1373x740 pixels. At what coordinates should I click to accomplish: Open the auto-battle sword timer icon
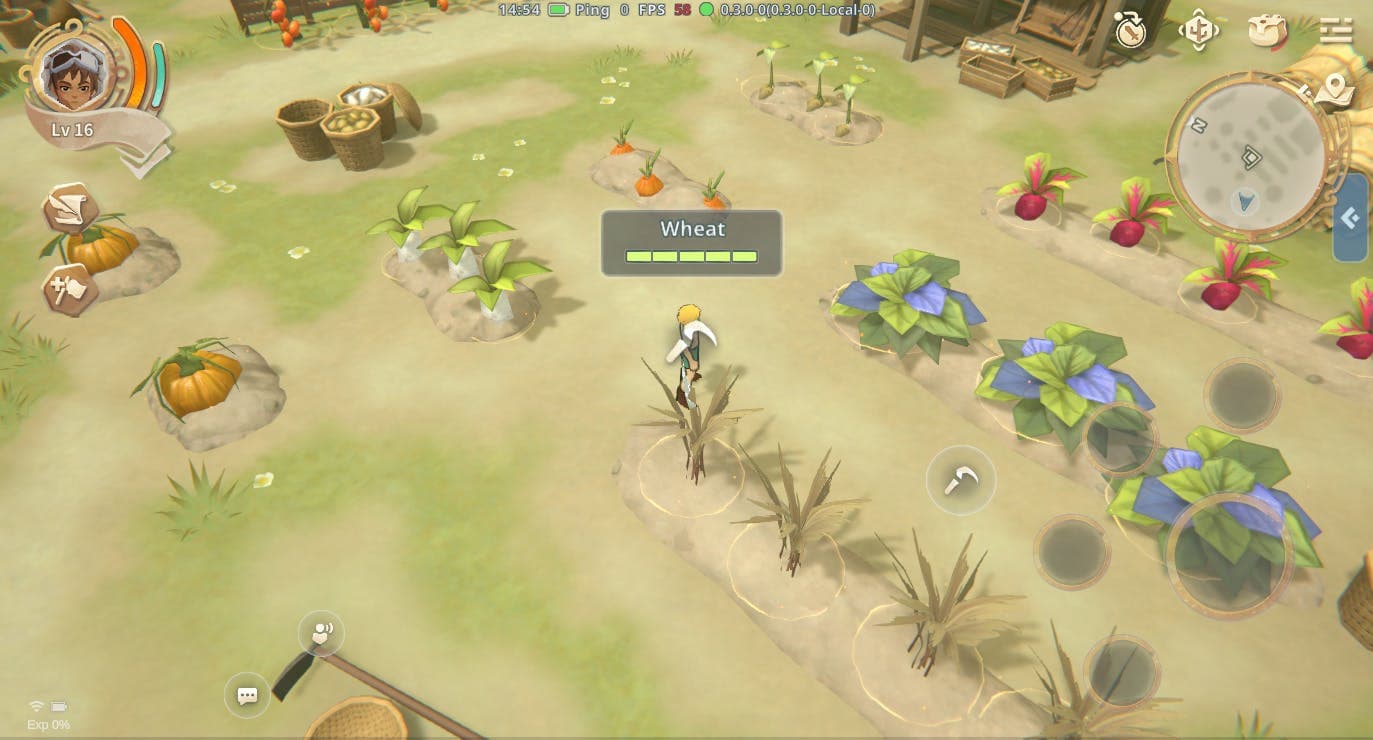coord(1131,31)
